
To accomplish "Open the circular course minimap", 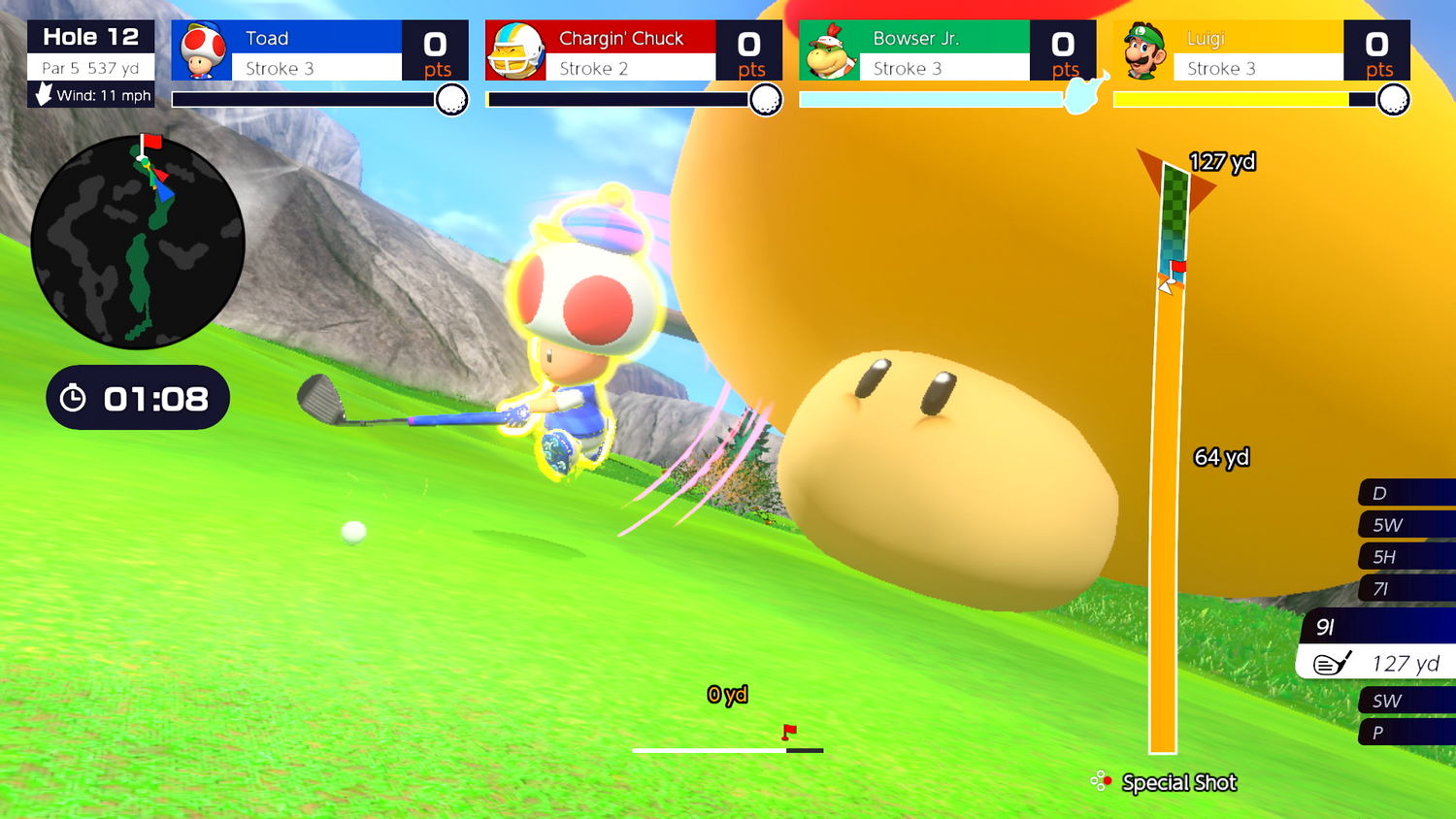I will click(138, 243).
